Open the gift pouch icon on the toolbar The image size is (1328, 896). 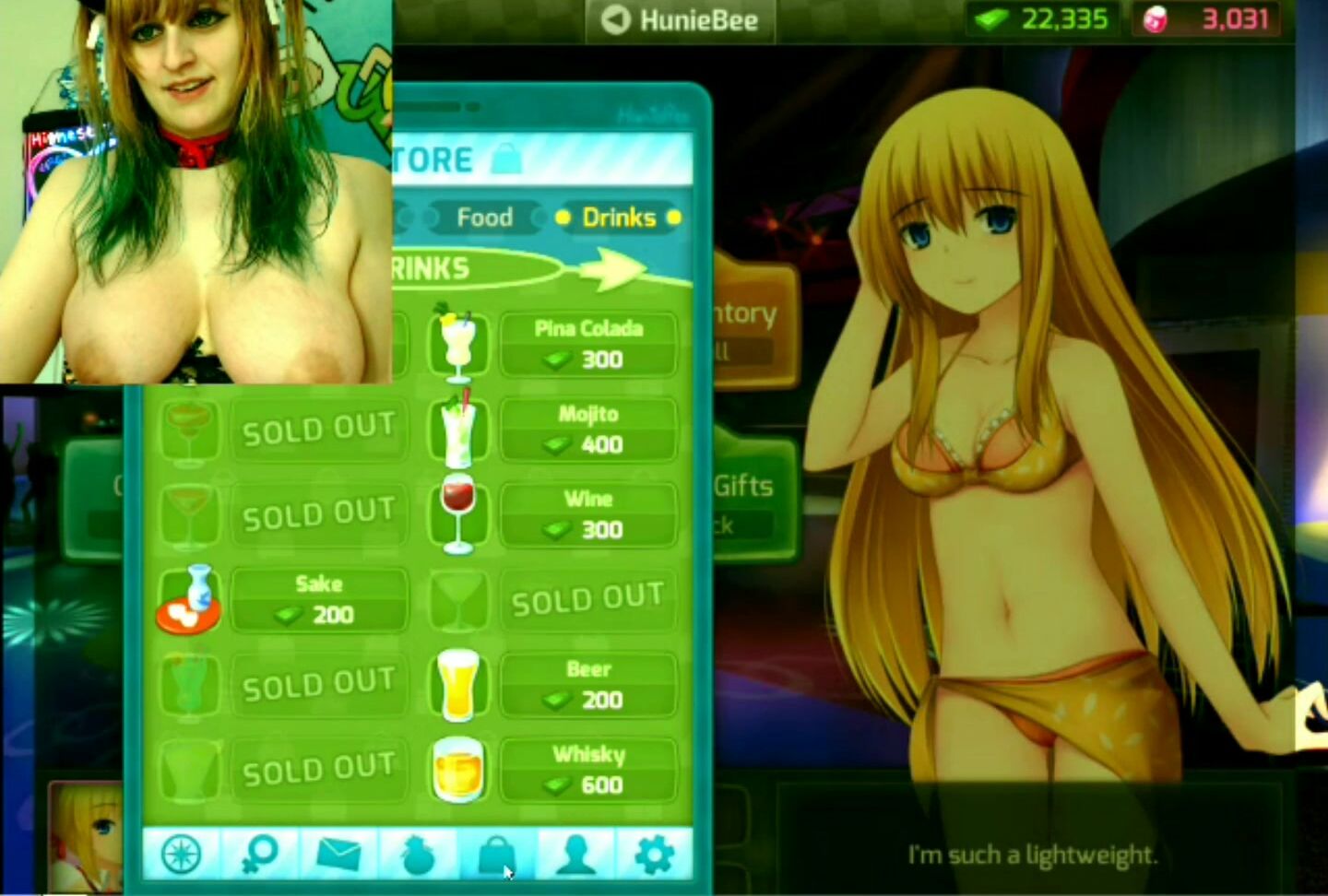[420, 855]
